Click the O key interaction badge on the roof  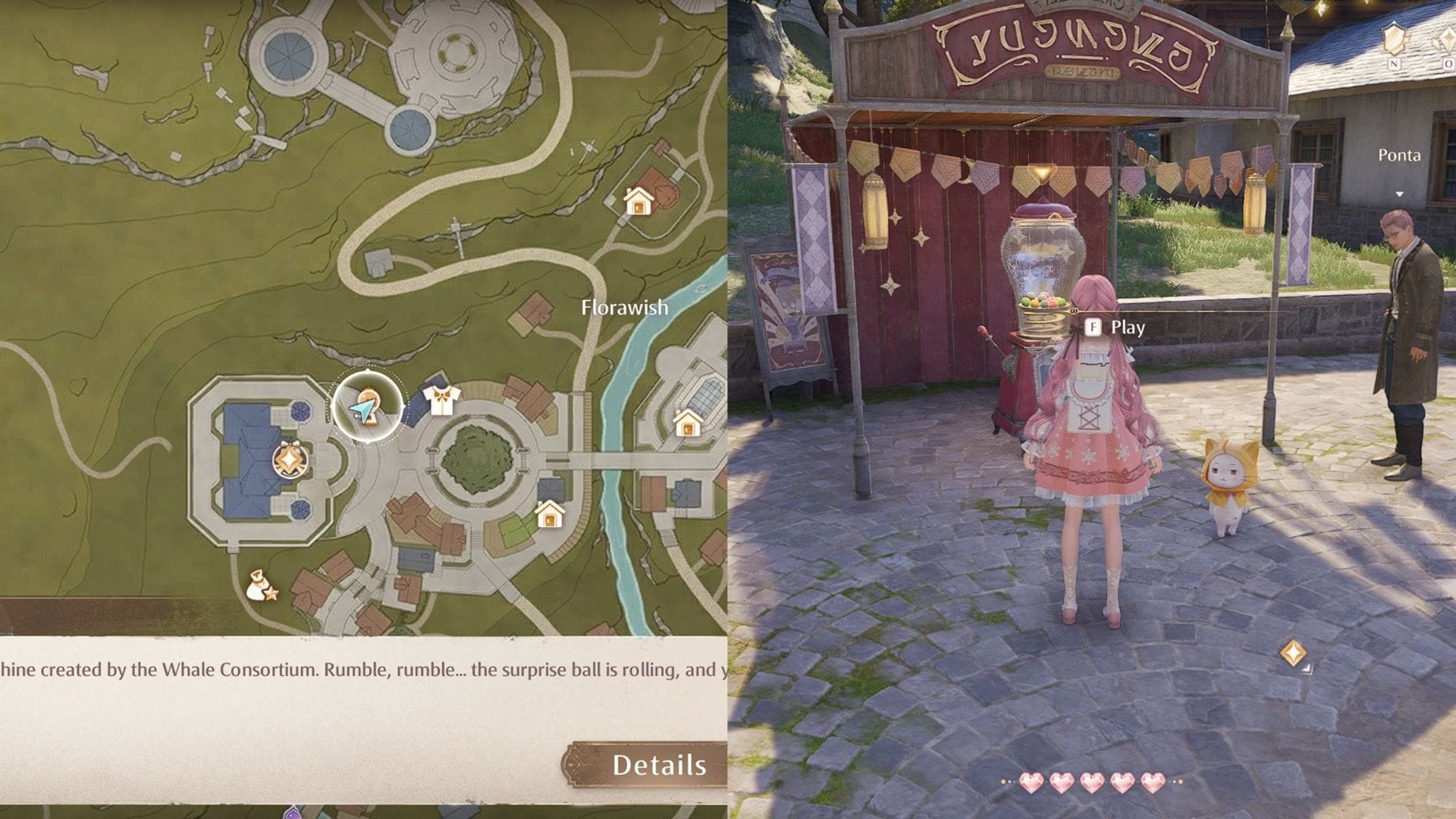1448,64
